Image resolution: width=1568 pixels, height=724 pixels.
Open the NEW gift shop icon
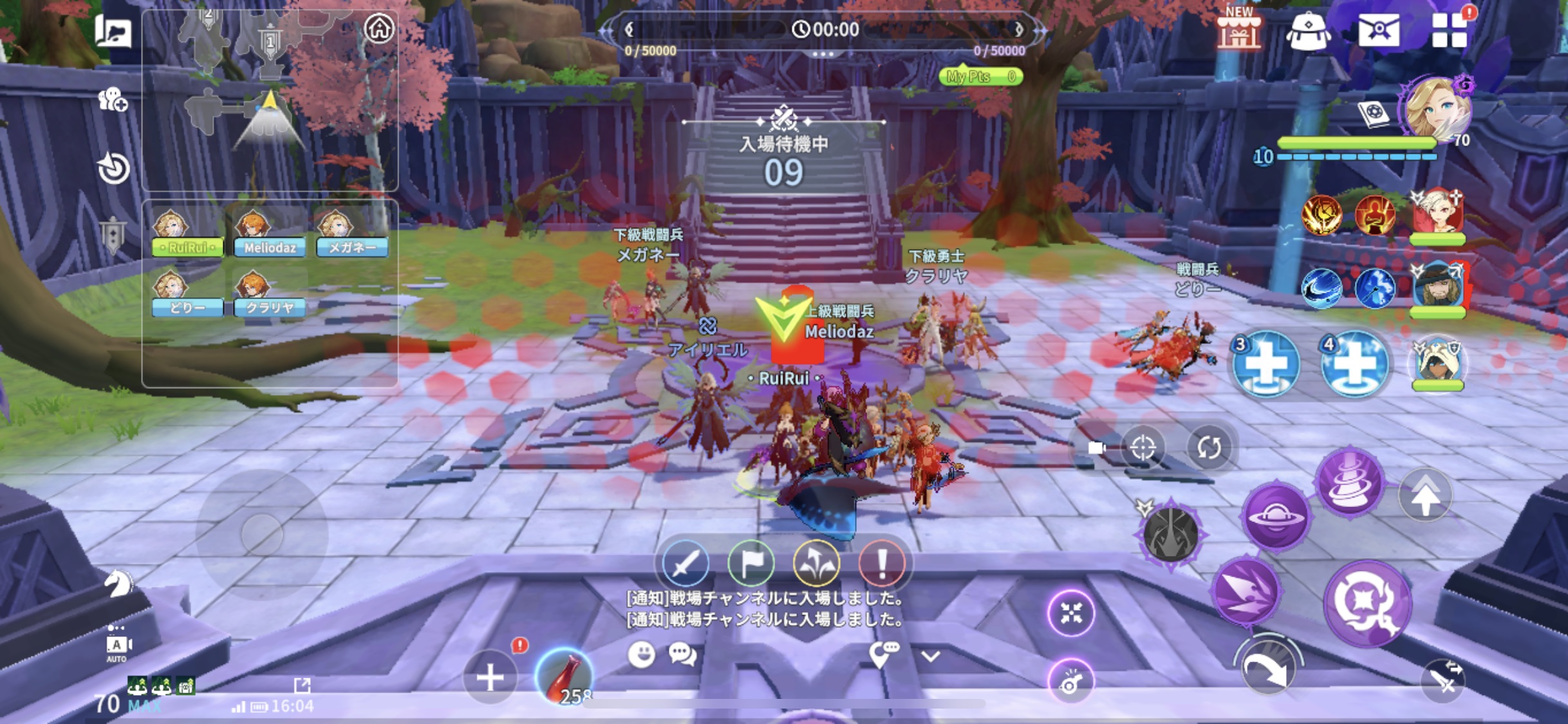1238,30
